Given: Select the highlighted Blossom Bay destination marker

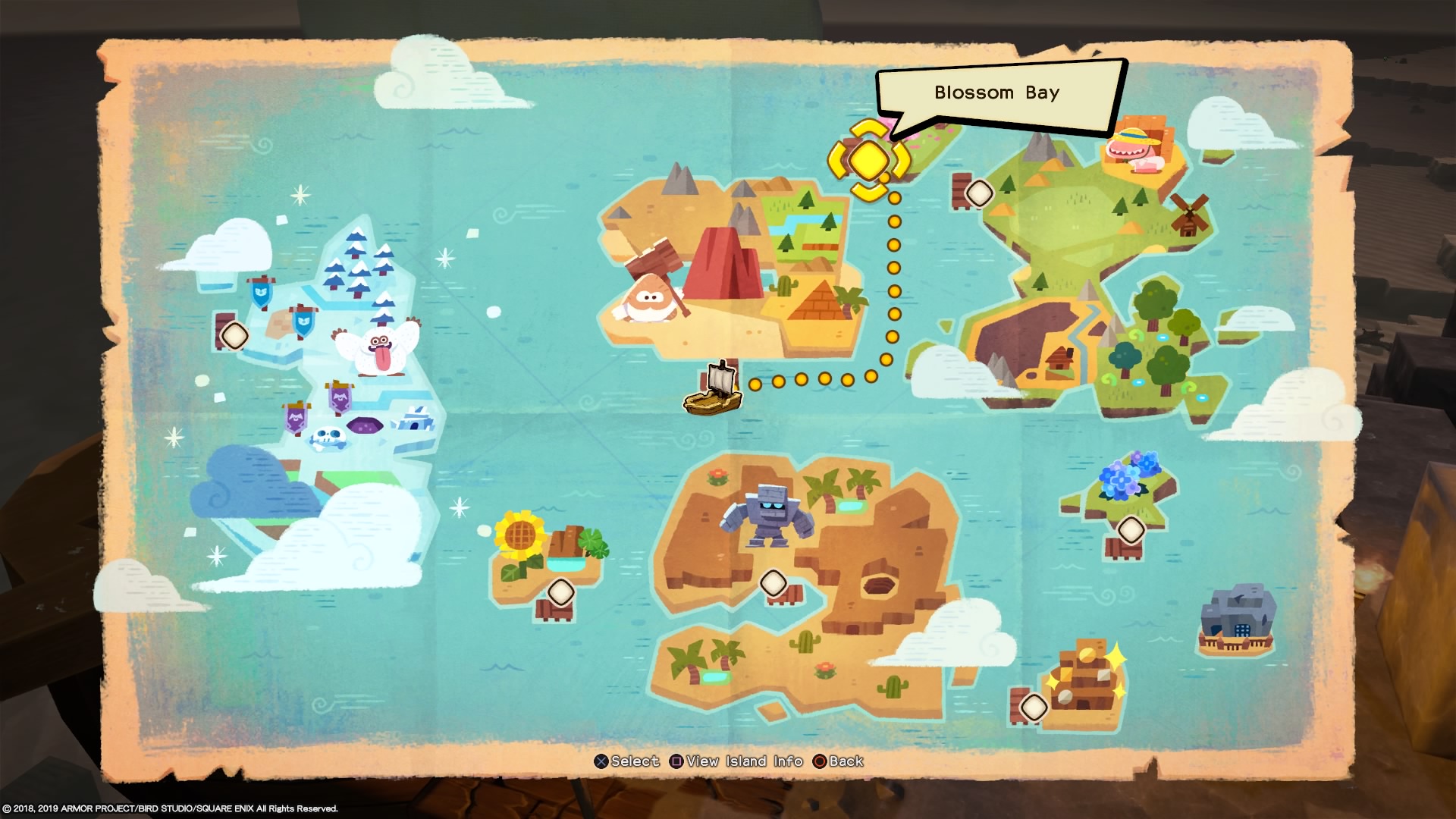Looking at the screenshot, I should [868, 159].
